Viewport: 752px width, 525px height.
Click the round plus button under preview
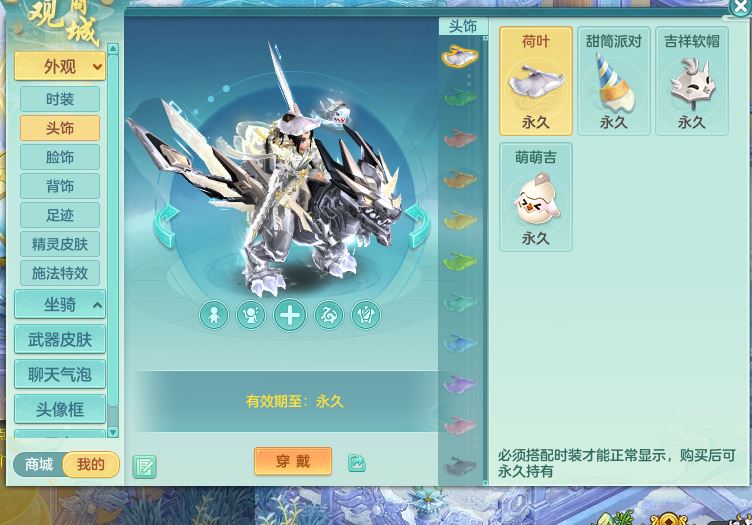tap(290, 316)
